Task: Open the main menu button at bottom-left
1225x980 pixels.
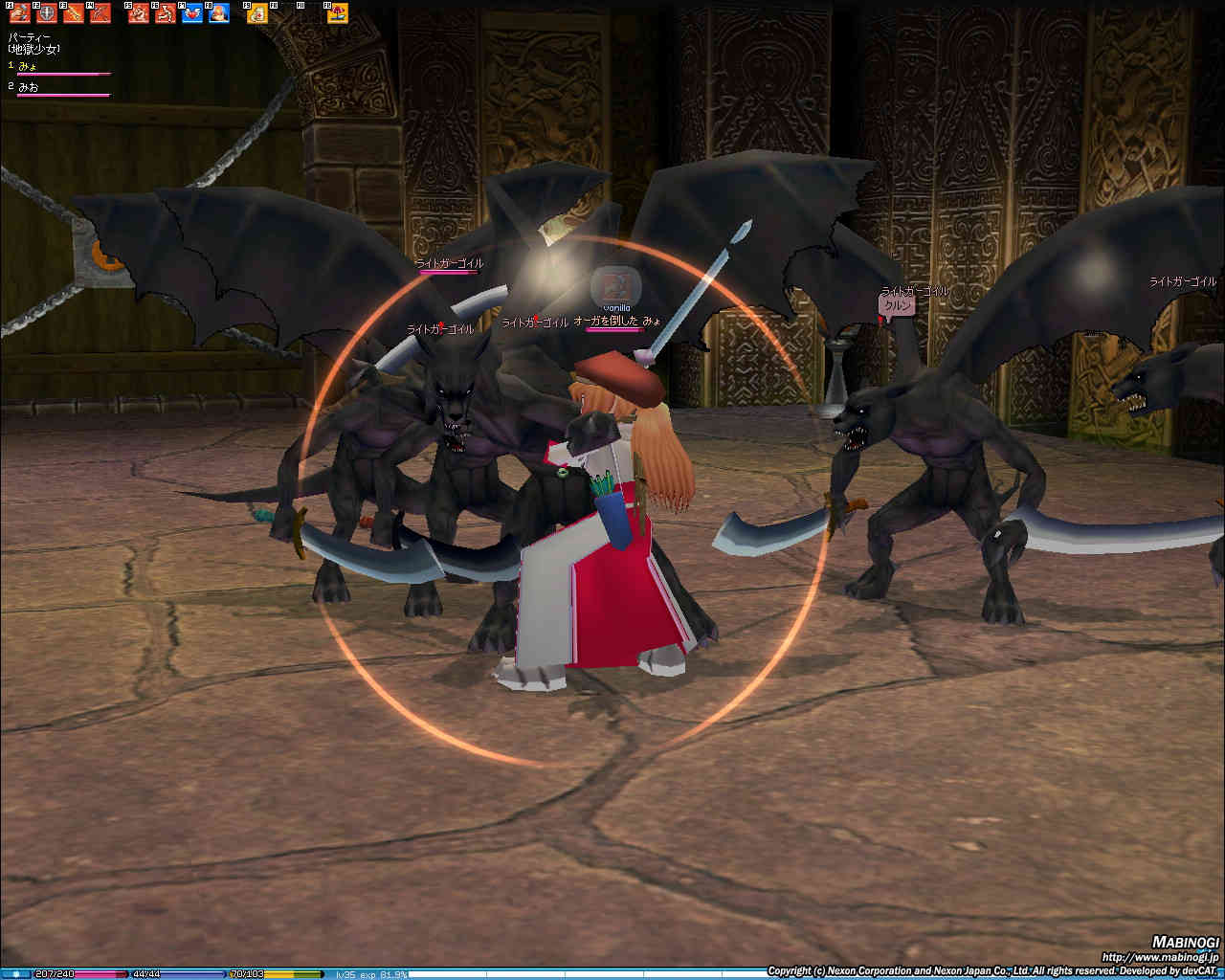Action: [x=16, y=974]
